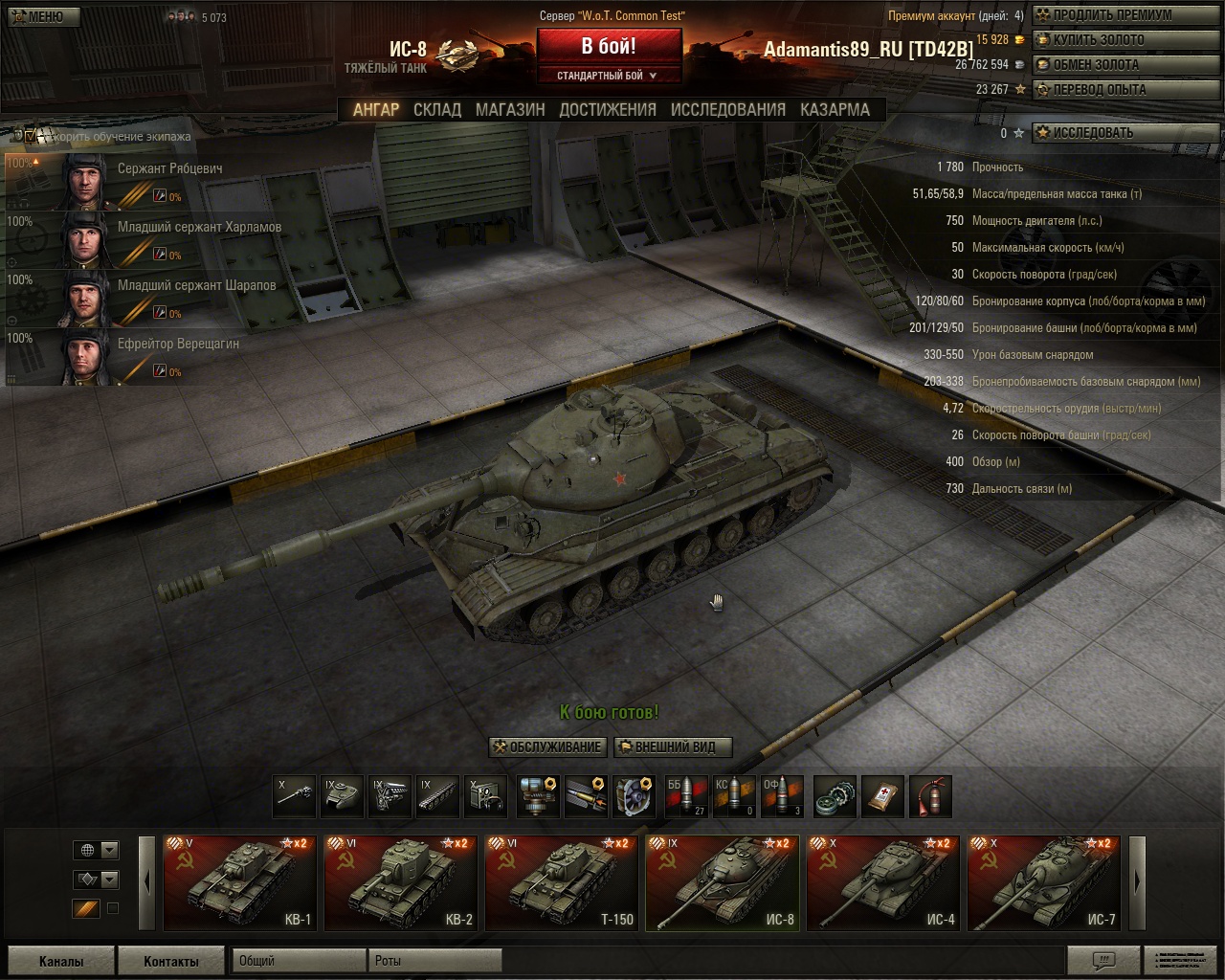
Task: Switch to the СКЛАД tab
Action: click(437, 110)
